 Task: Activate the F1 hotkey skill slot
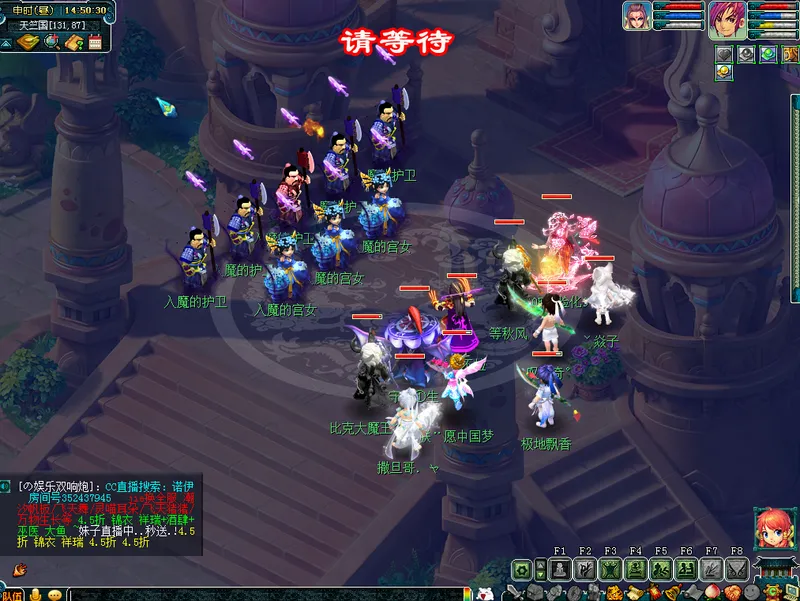(x=559, y=570)
